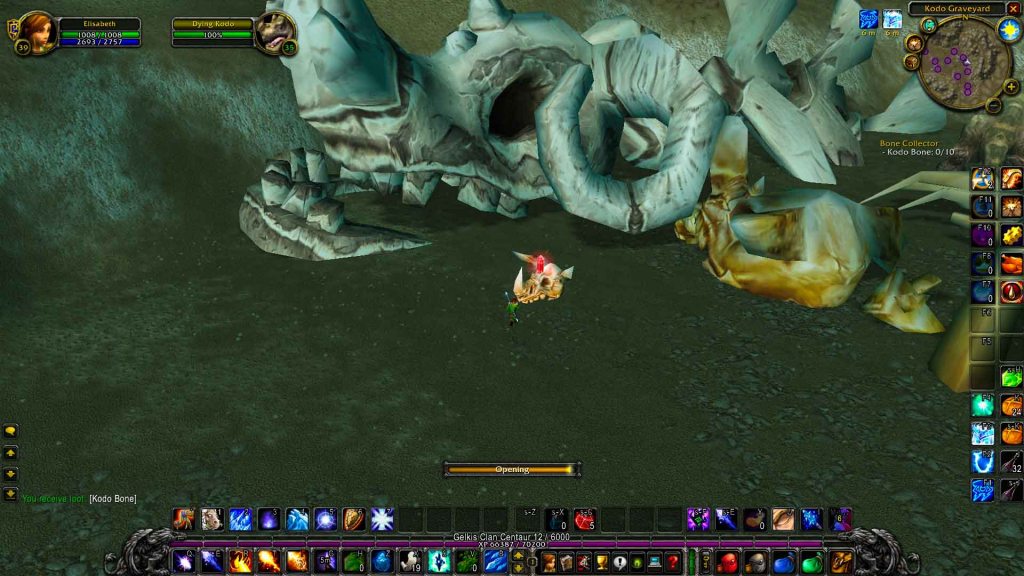Image resolution: width=1024 pixels, height=576 pixels.
Task: Select the Gelkis Clan Centaur reputation bar
Action: pyautogui.click(x=510, y=537)
